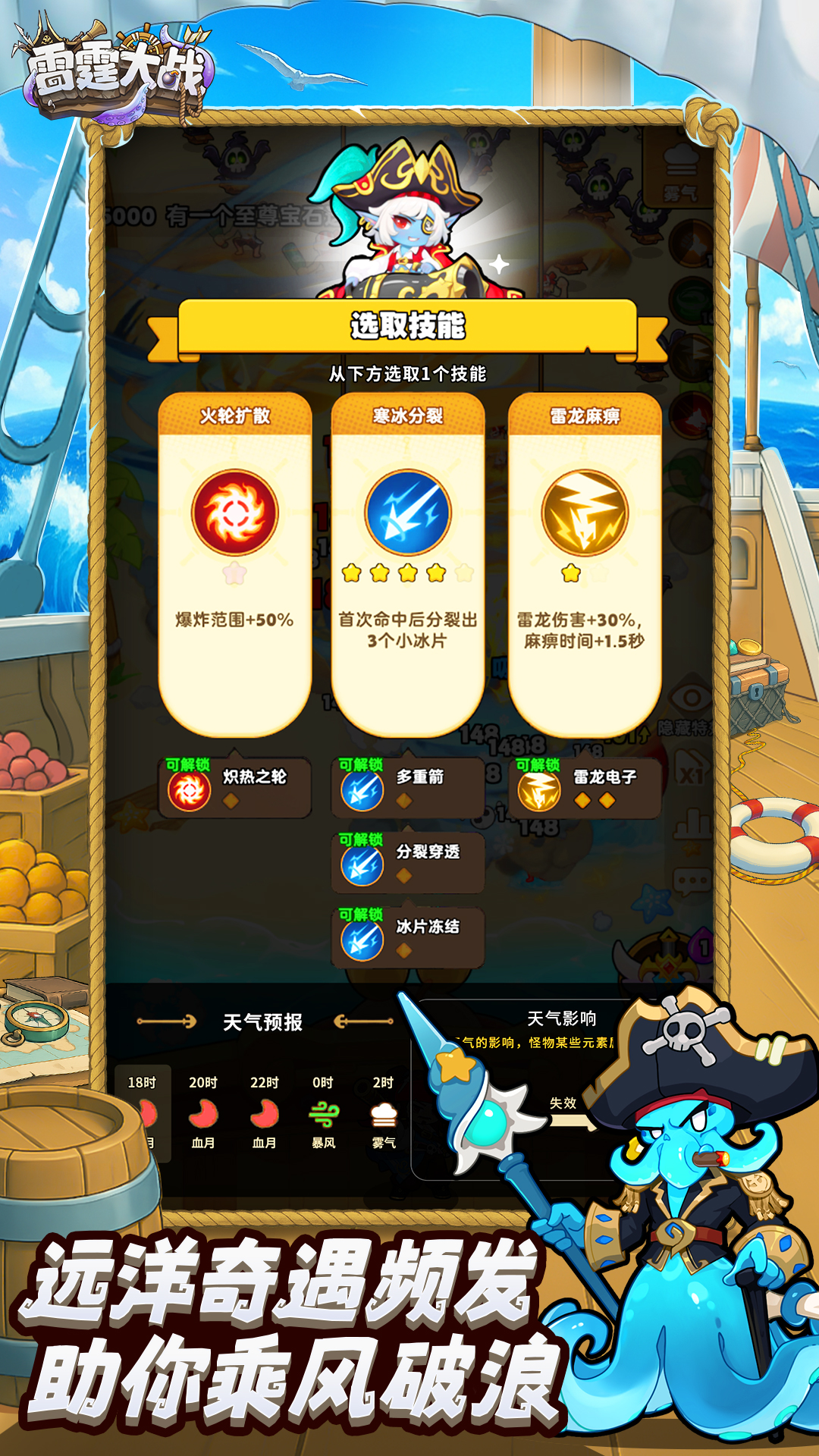Open the 22时 血月 forecast entry
Screen dimensions: 819x1456
point(264,1112)
